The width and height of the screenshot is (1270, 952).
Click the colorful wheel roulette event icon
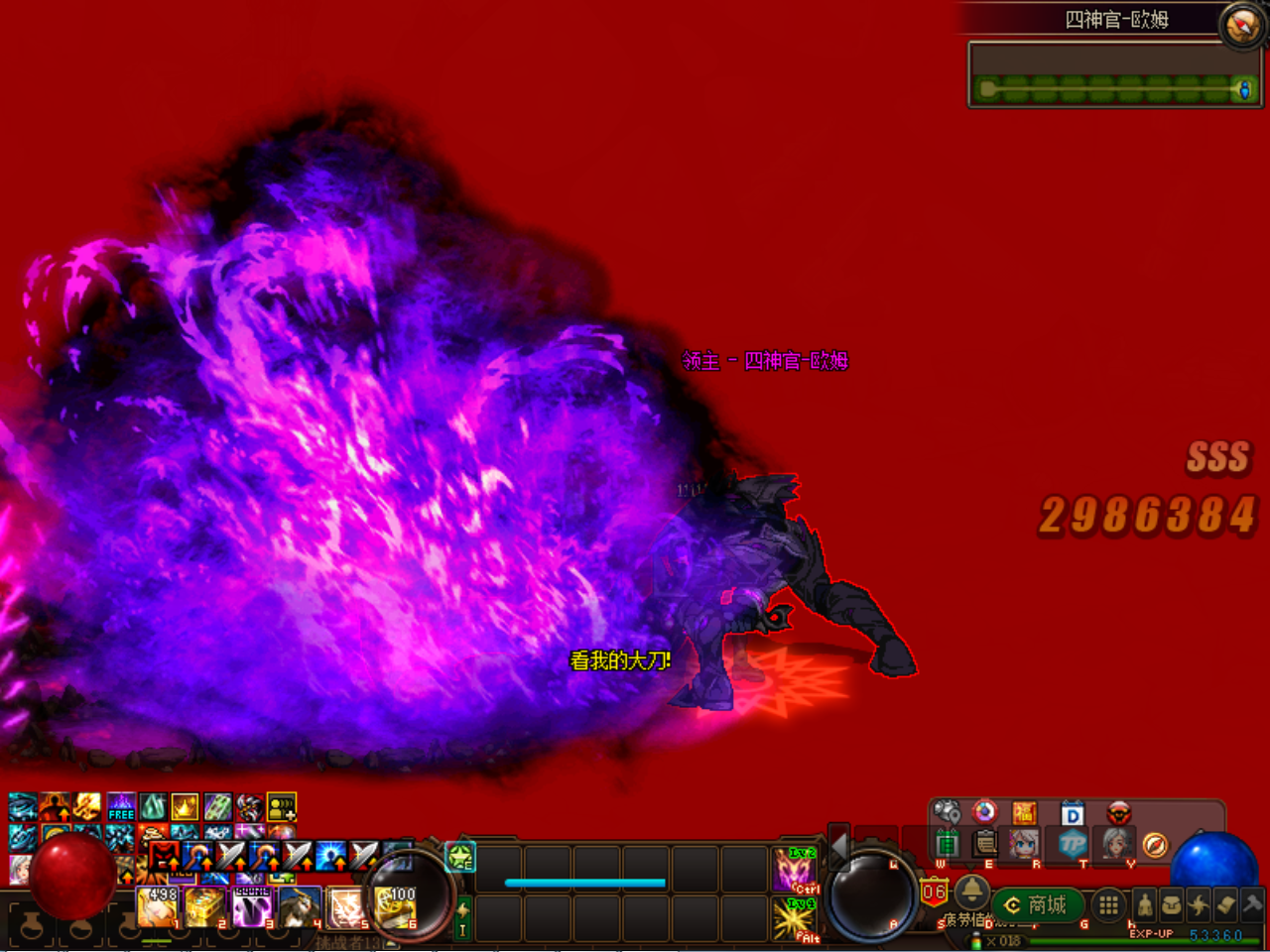pos(984,812)
